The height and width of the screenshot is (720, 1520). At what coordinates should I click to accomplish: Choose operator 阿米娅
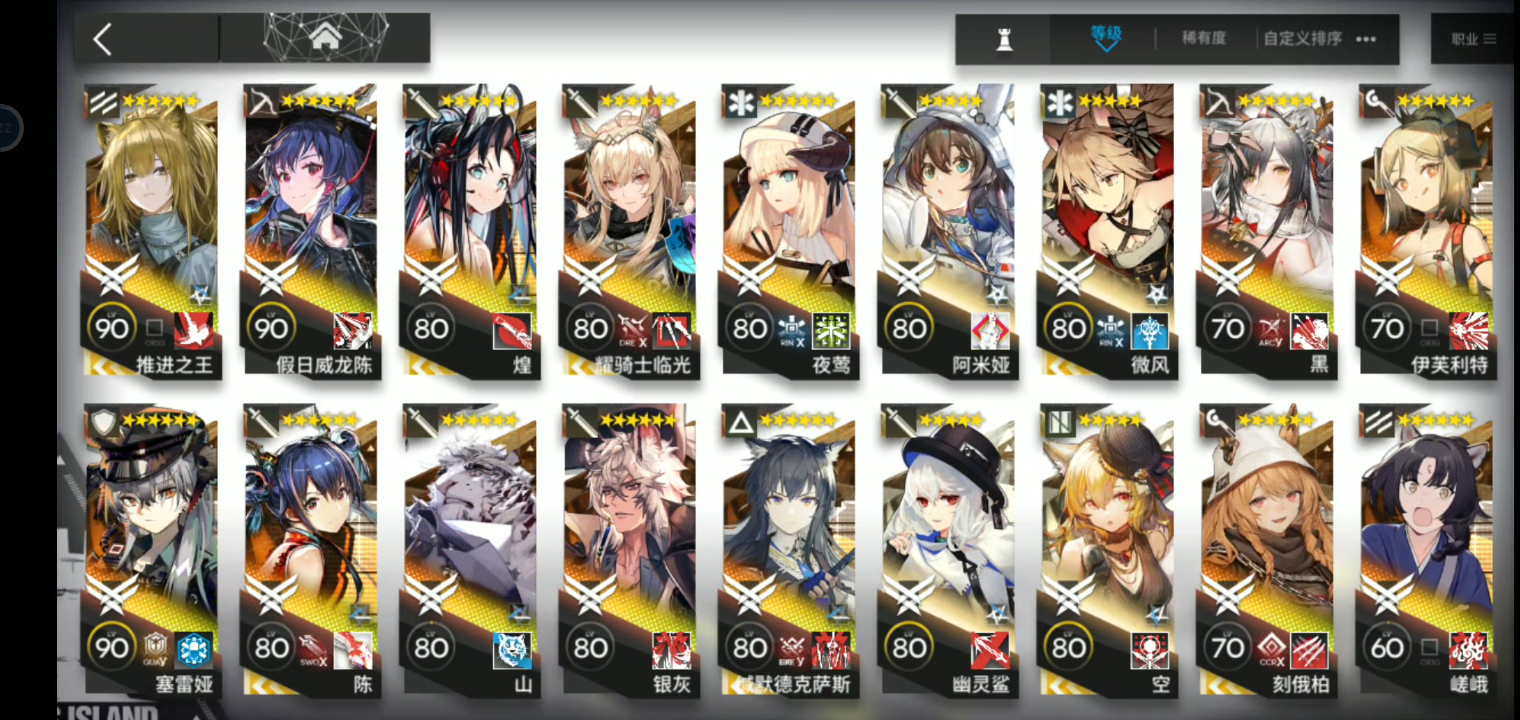[948, 230]
